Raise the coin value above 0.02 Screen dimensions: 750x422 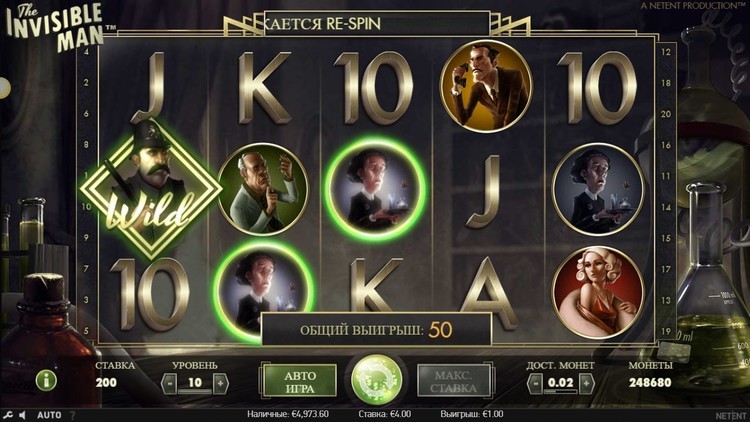(x=588, y=382)
